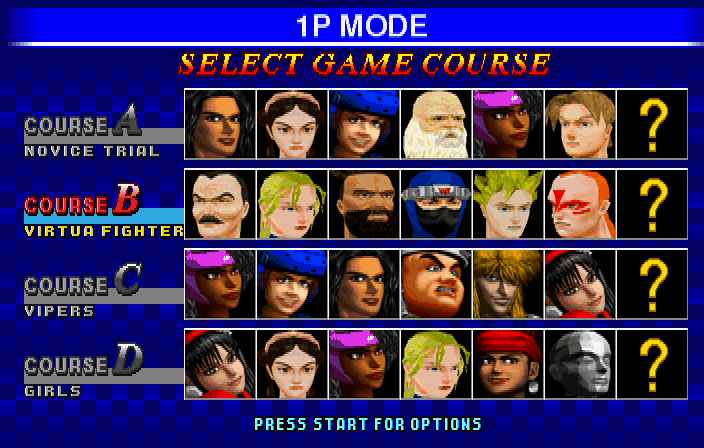Select the red bandana fighter in Course D
Viewport: 704px width, 448px height.
507,364
